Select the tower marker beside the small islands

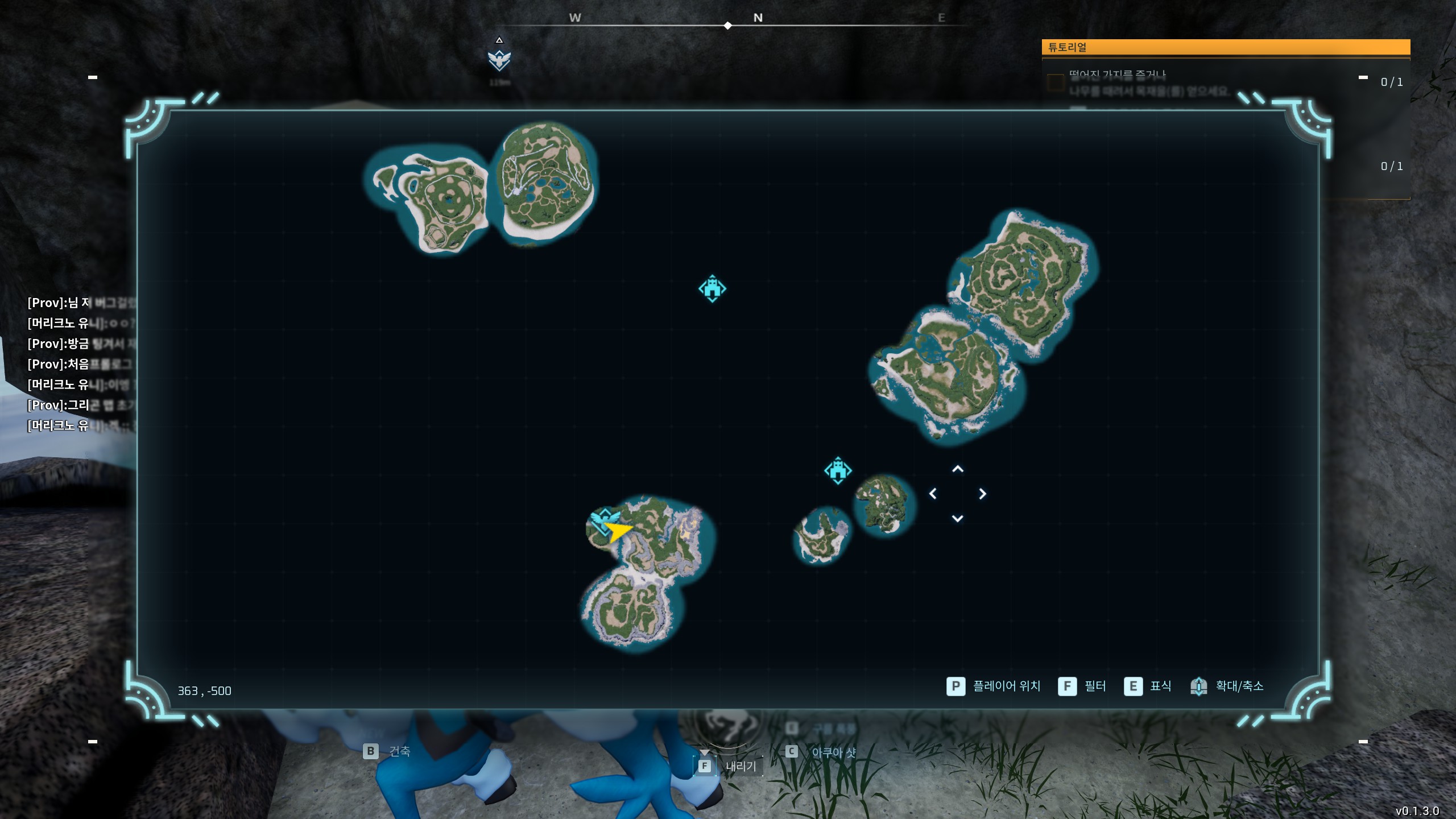click(x=838, y=470)
